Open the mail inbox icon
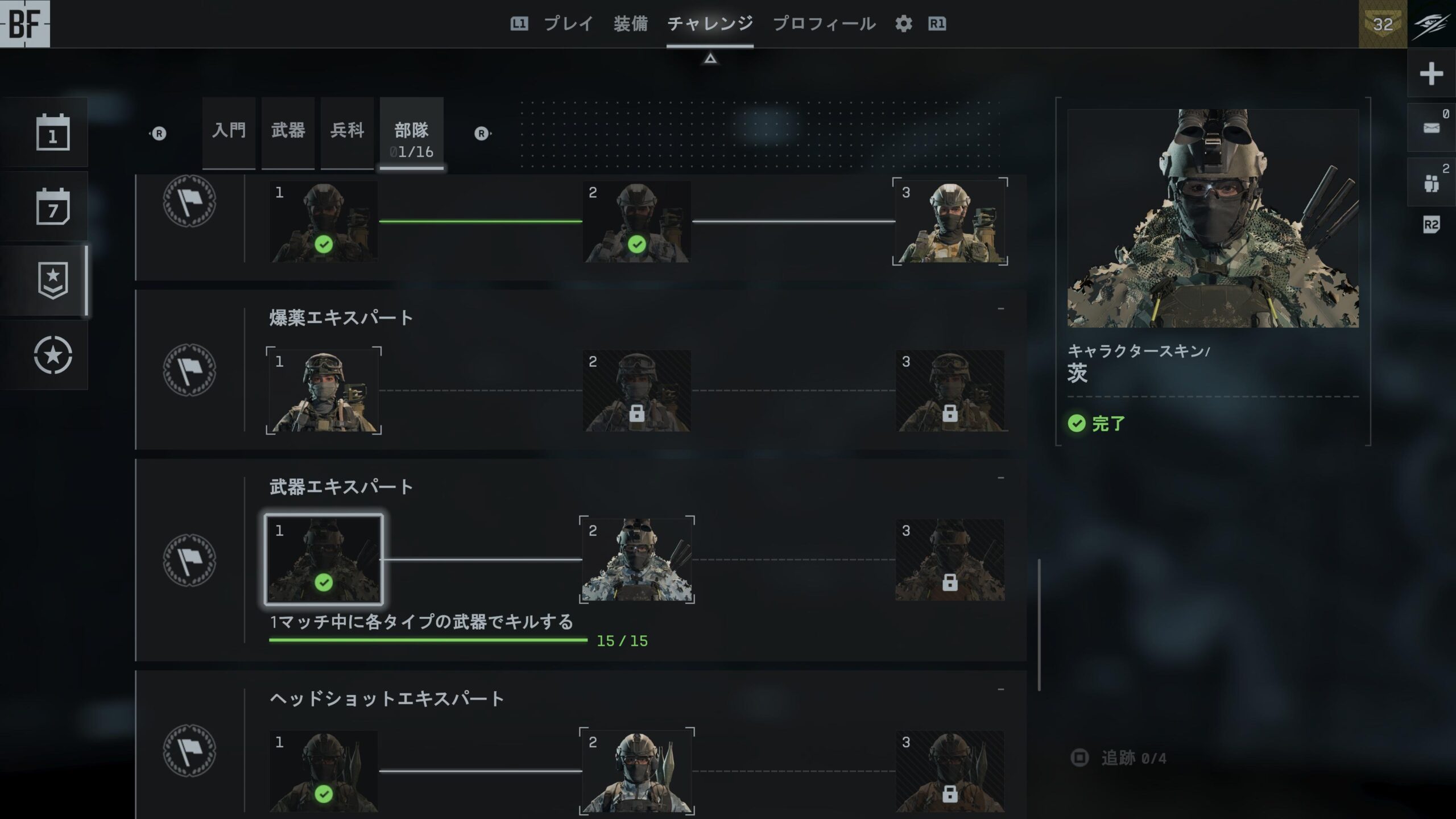 [1431, 128]
